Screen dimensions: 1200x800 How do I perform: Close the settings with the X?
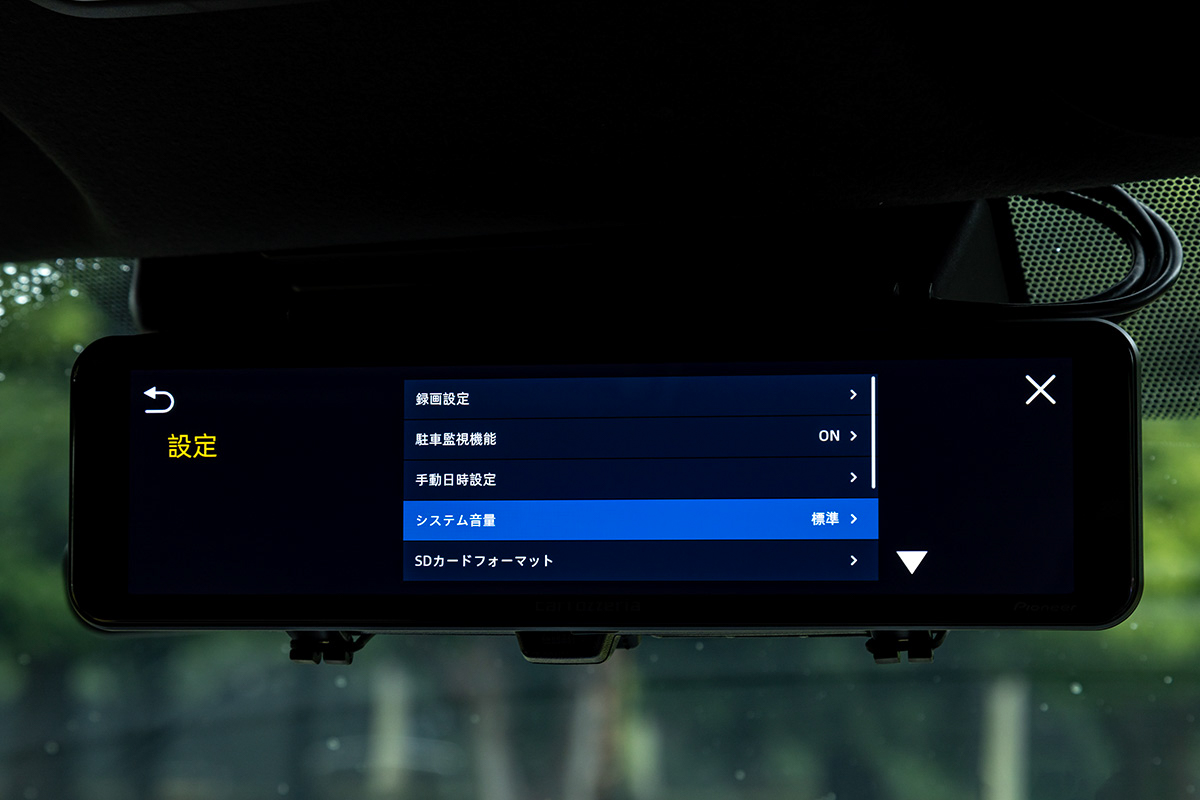point(1040,390)
